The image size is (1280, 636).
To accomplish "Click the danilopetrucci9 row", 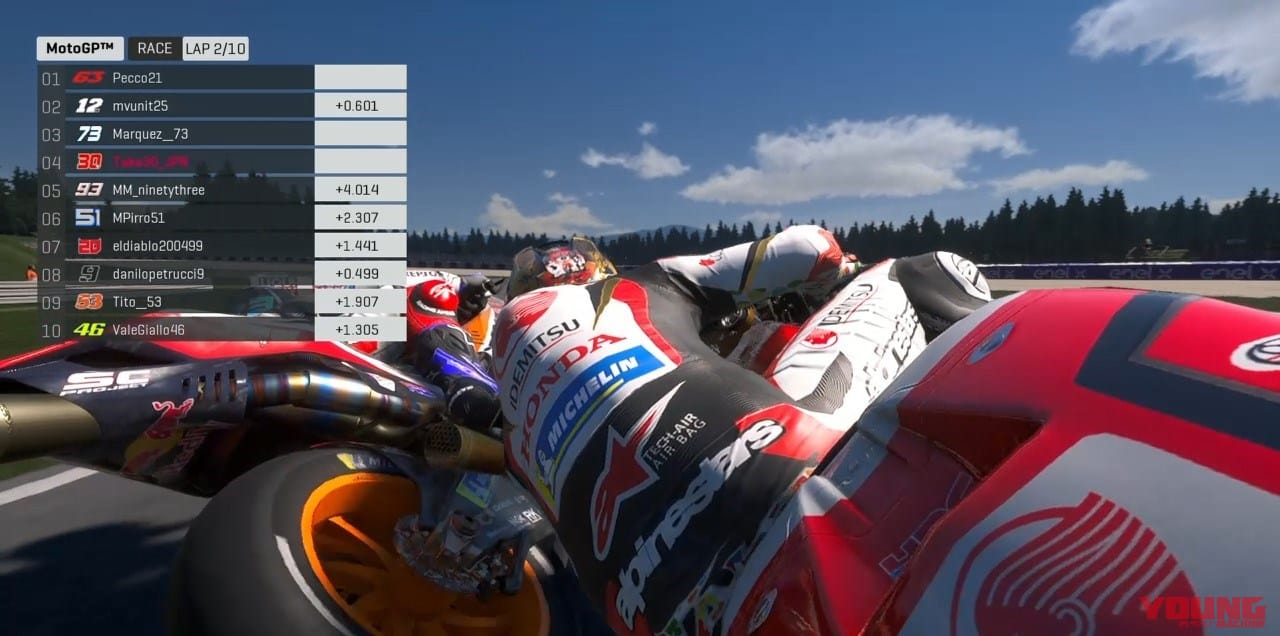I will [158, 274].
